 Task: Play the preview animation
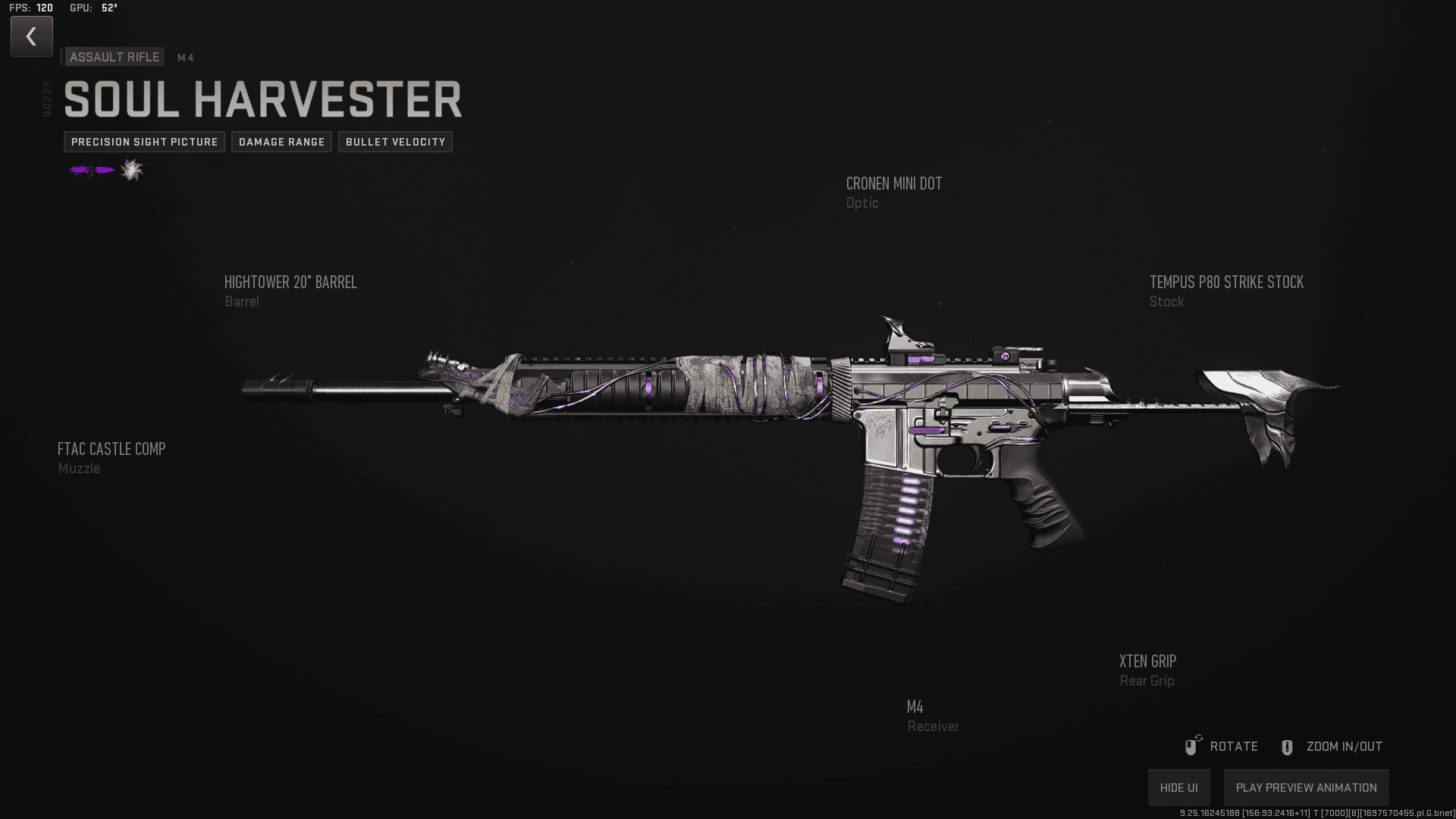coord(1306,787)
